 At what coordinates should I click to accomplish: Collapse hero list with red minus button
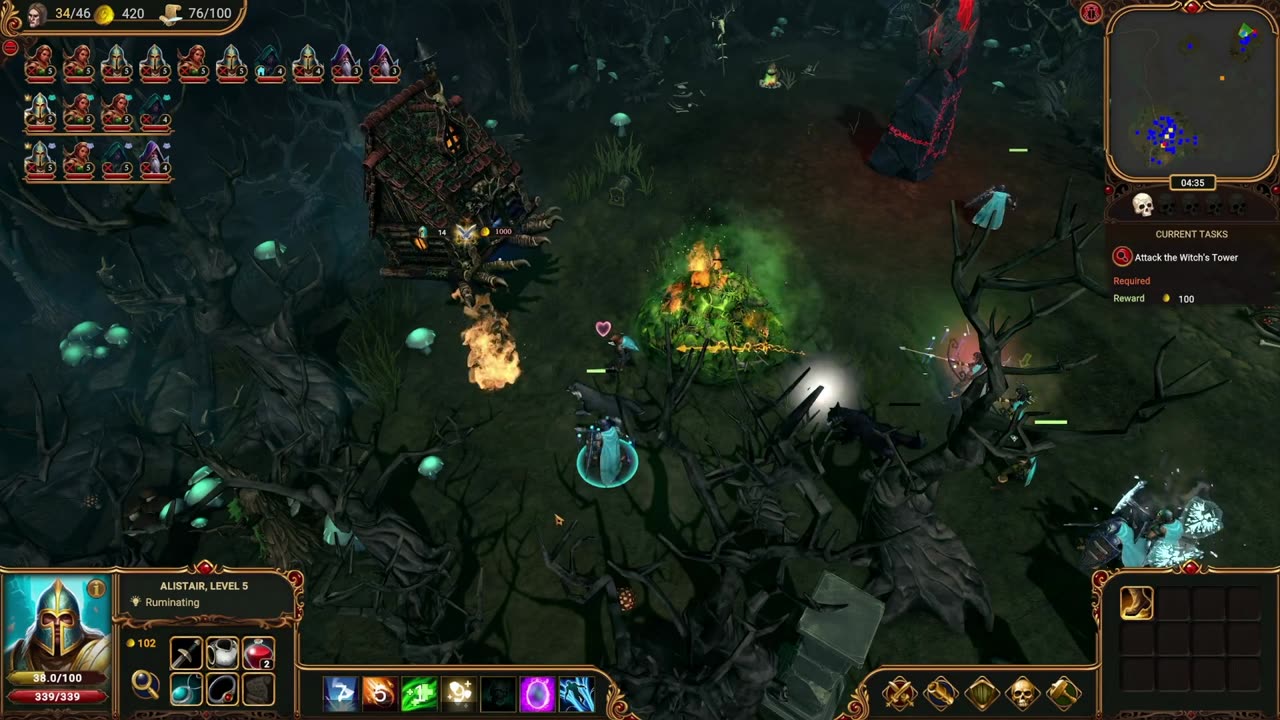tap(10, 47)
